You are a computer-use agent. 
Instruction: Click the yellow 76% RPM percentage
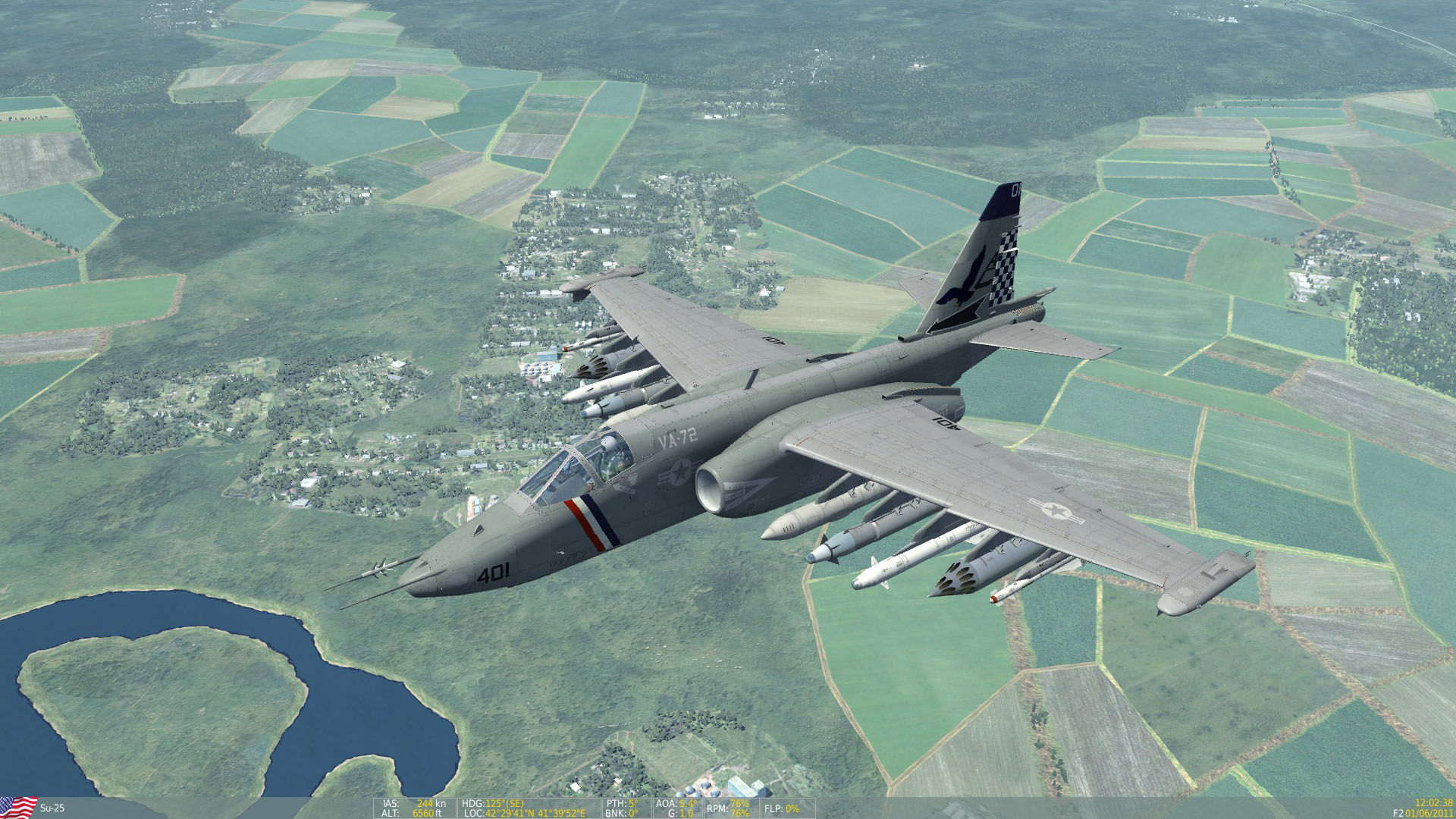(x=739, y=802)
